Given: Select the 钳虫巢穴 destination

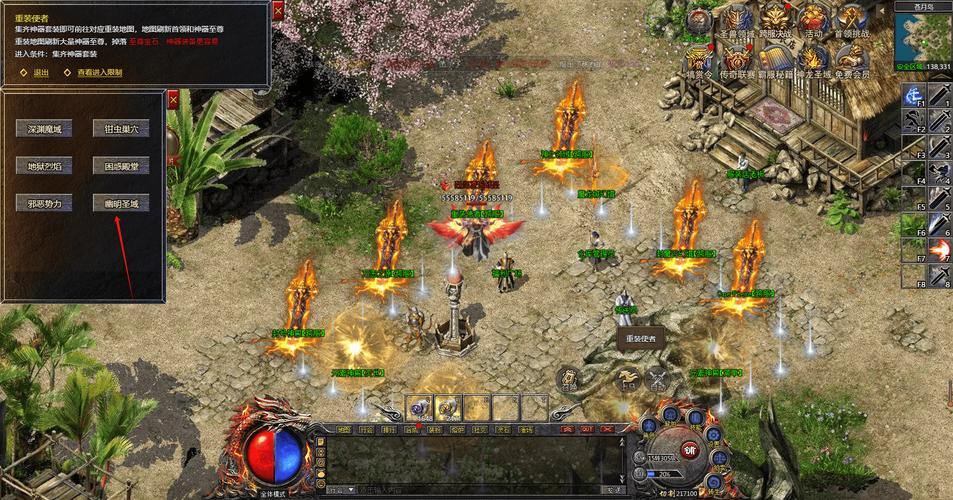Looking at the screenshot, I should [x=121, y=129].
